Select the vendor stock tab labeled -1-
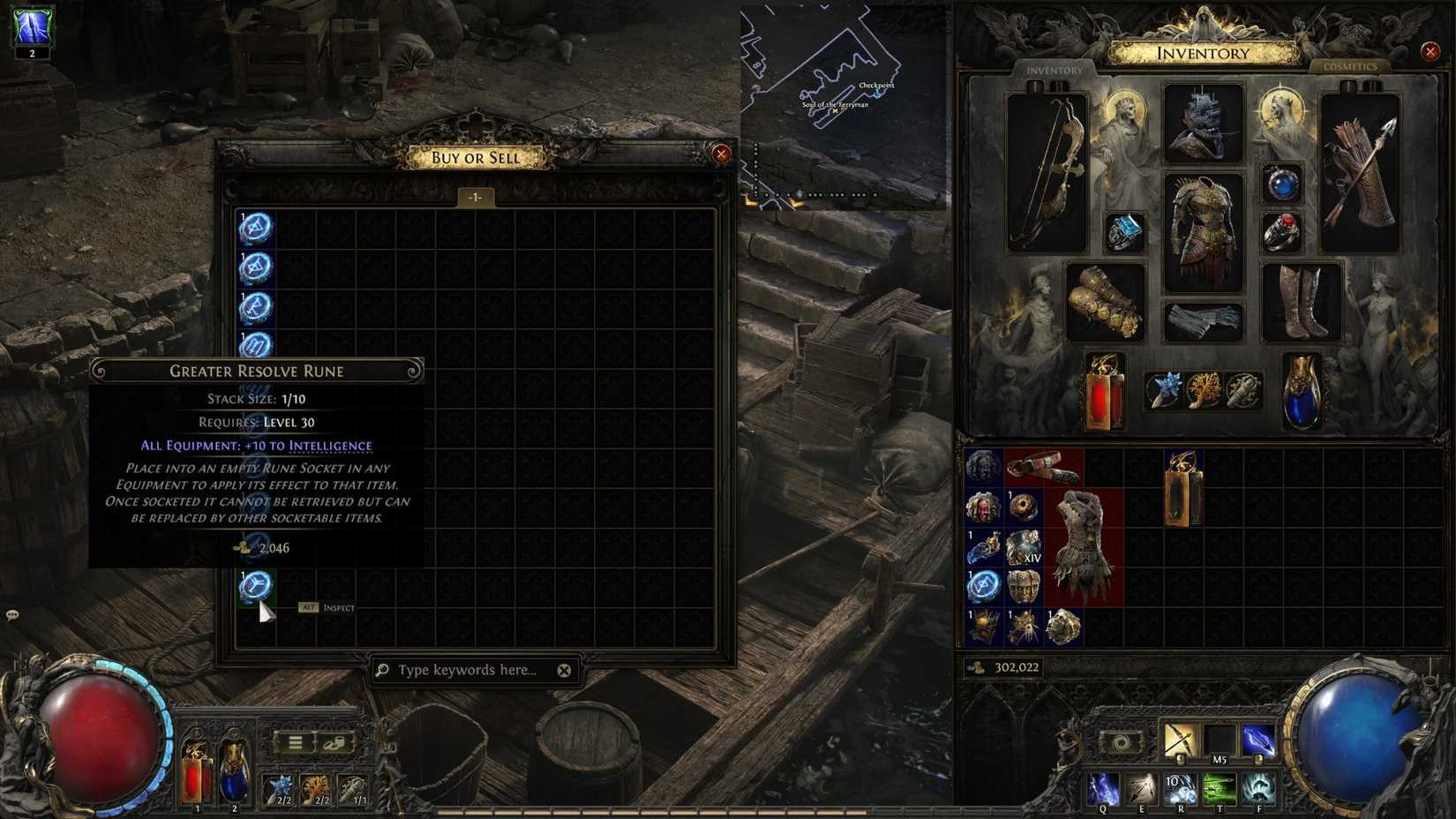Image resolution: width=1456 pixels, height=819 pixels. coord(475,197)
